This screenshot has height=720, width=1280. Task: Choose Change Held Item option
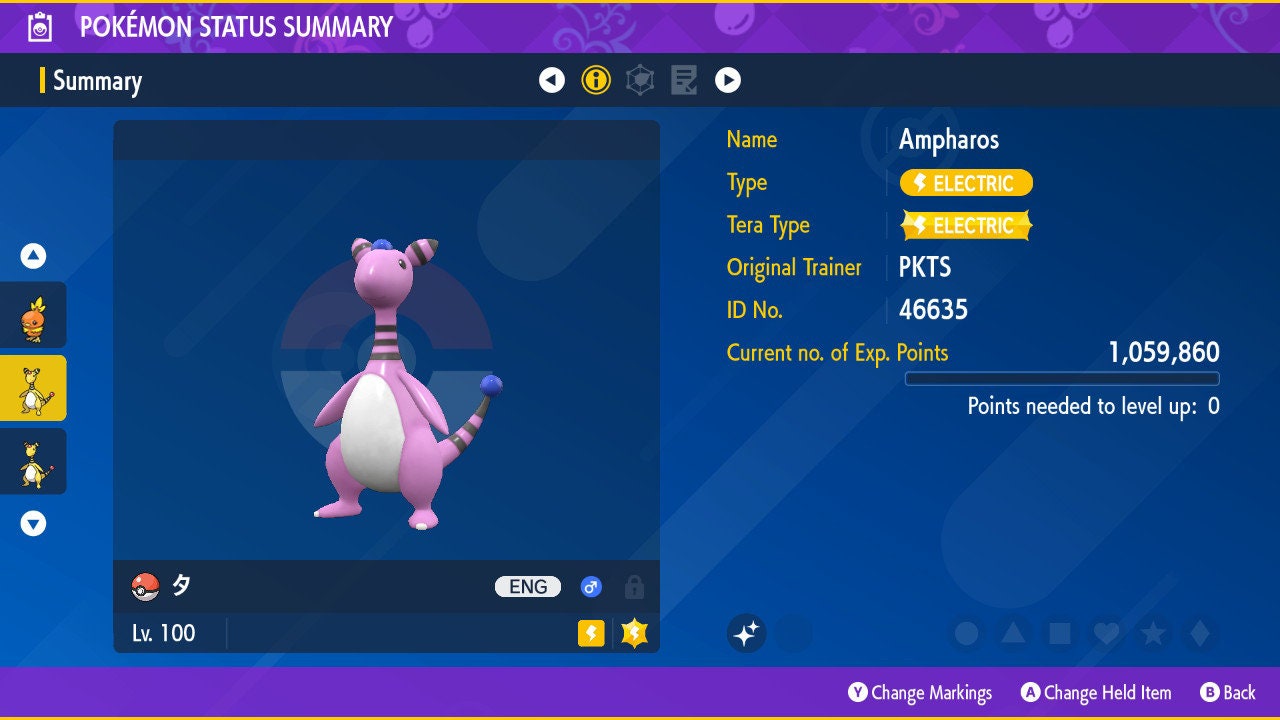coord(1096,693)
